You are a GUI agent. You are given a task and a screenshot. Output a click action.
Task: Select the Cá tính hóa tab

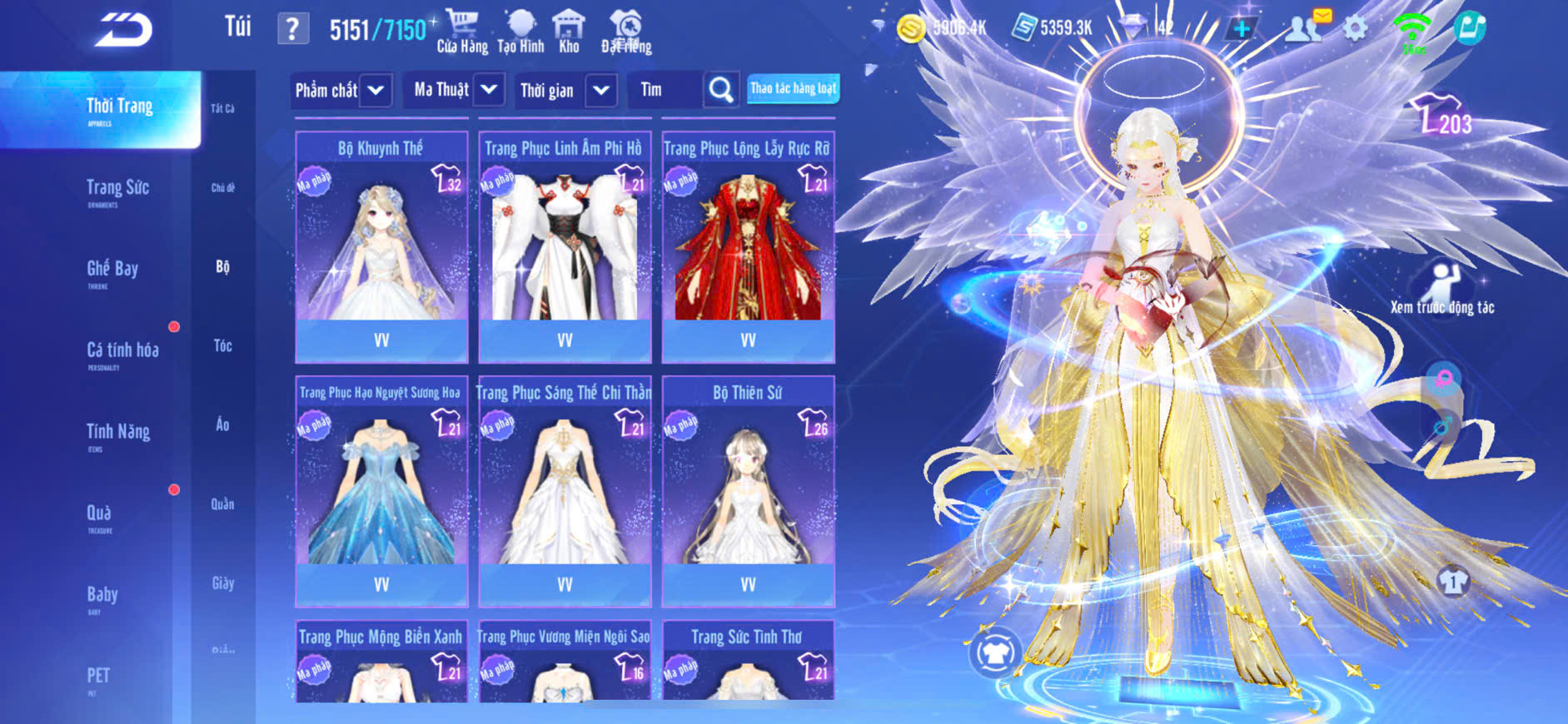pyautogui.click(x=122, y=353)
